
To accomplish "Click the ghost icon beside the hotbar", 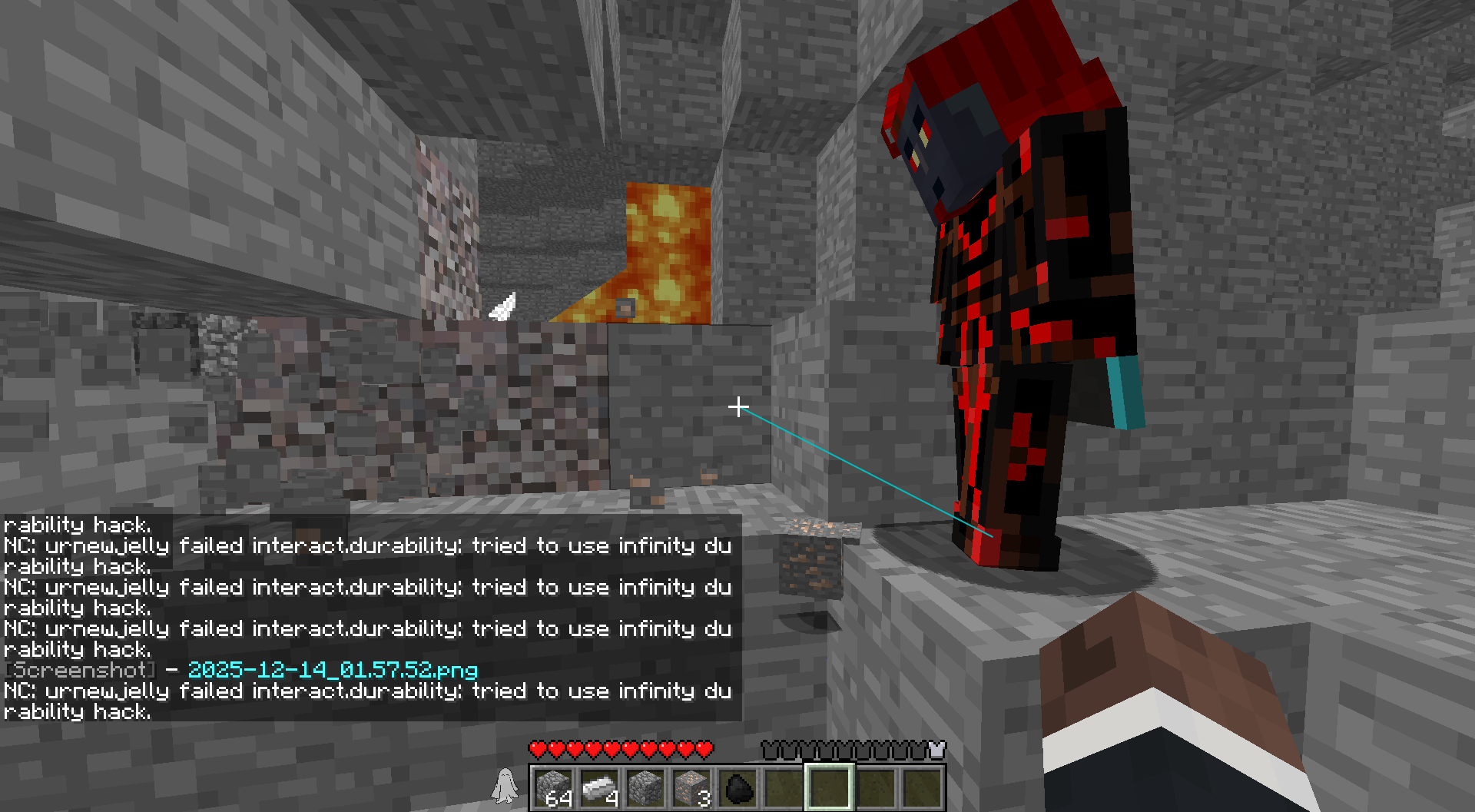I will tap(505, 785).
